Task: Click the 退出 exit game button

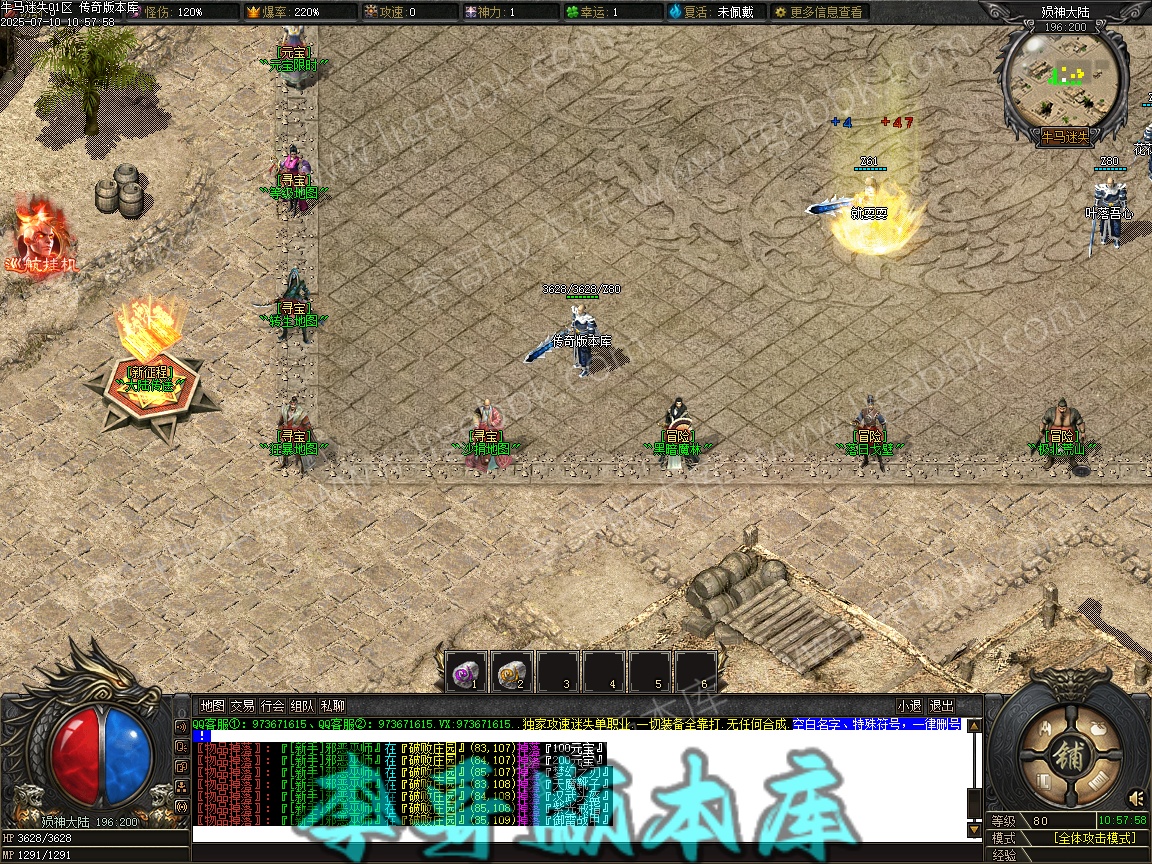Action: [941, 706]
